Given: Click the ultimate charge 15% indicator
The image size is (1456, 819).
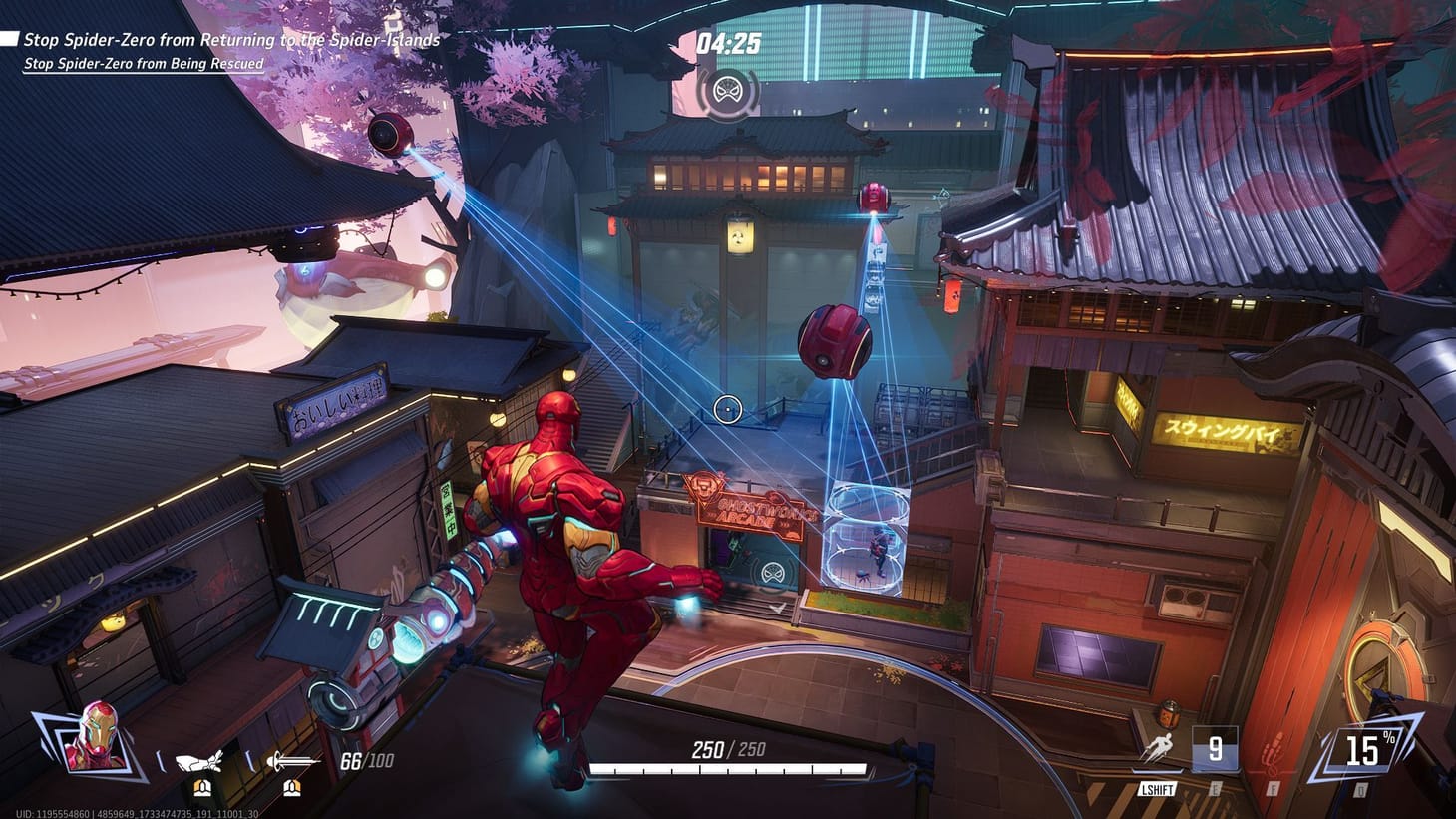Looking at the screenshot, I should pyautogui.click(x=1362, y=749).
